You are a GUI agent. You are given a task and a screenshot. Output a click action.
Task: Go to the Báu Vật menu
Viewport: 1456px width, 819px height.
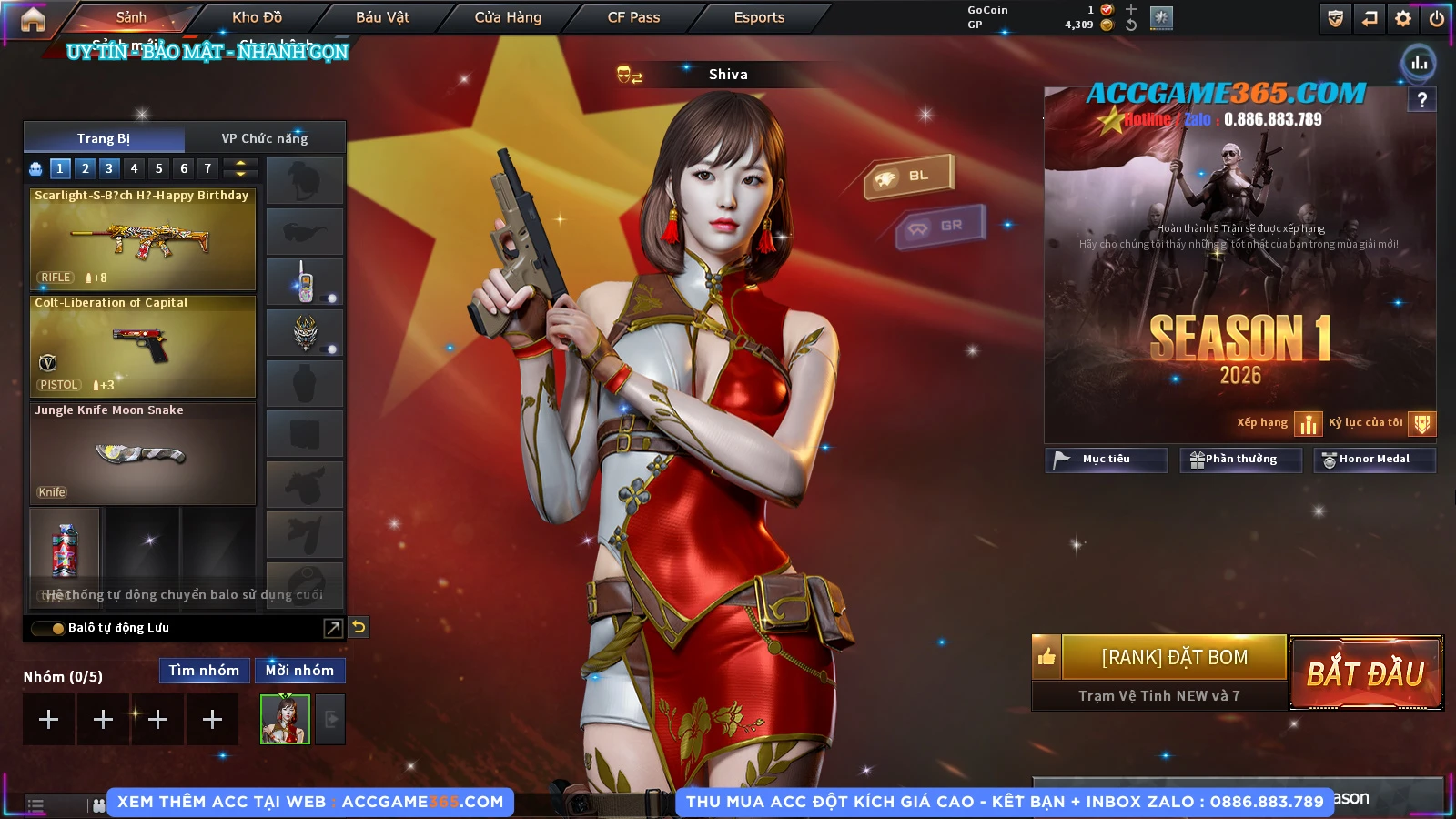382,17
